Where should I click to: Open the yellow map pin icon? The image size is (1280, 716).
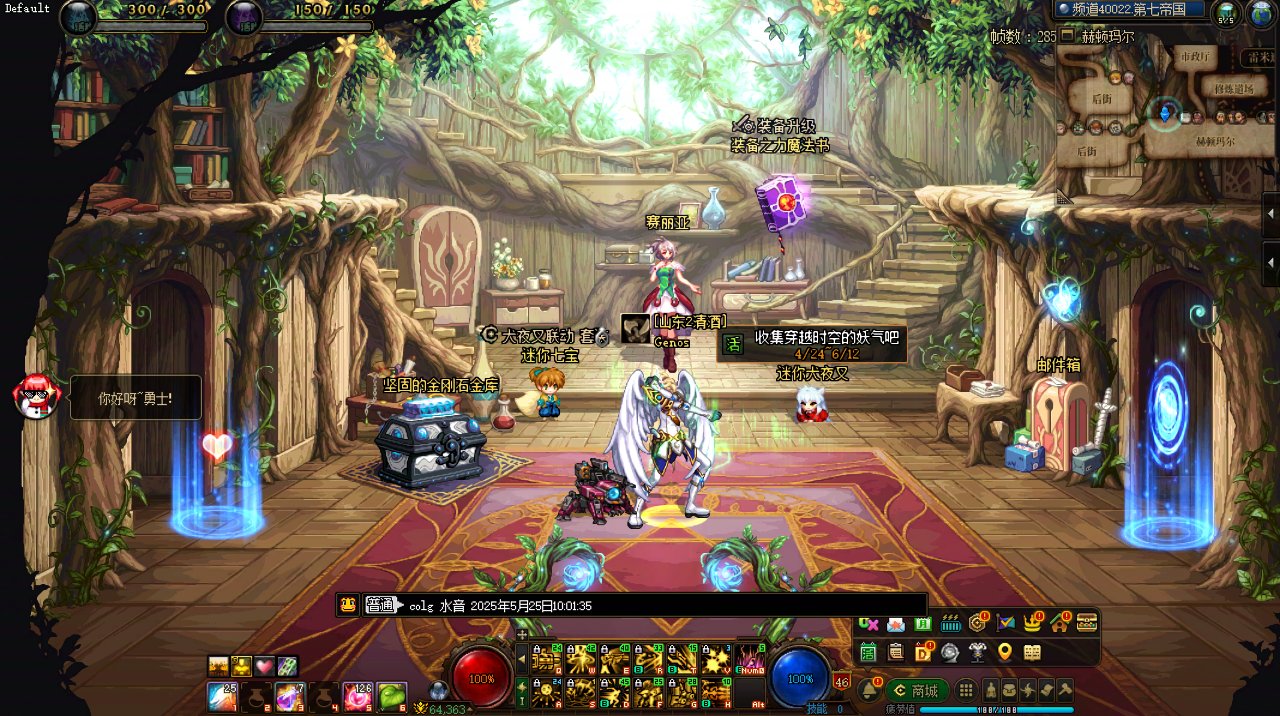[x=1005, y=653]
